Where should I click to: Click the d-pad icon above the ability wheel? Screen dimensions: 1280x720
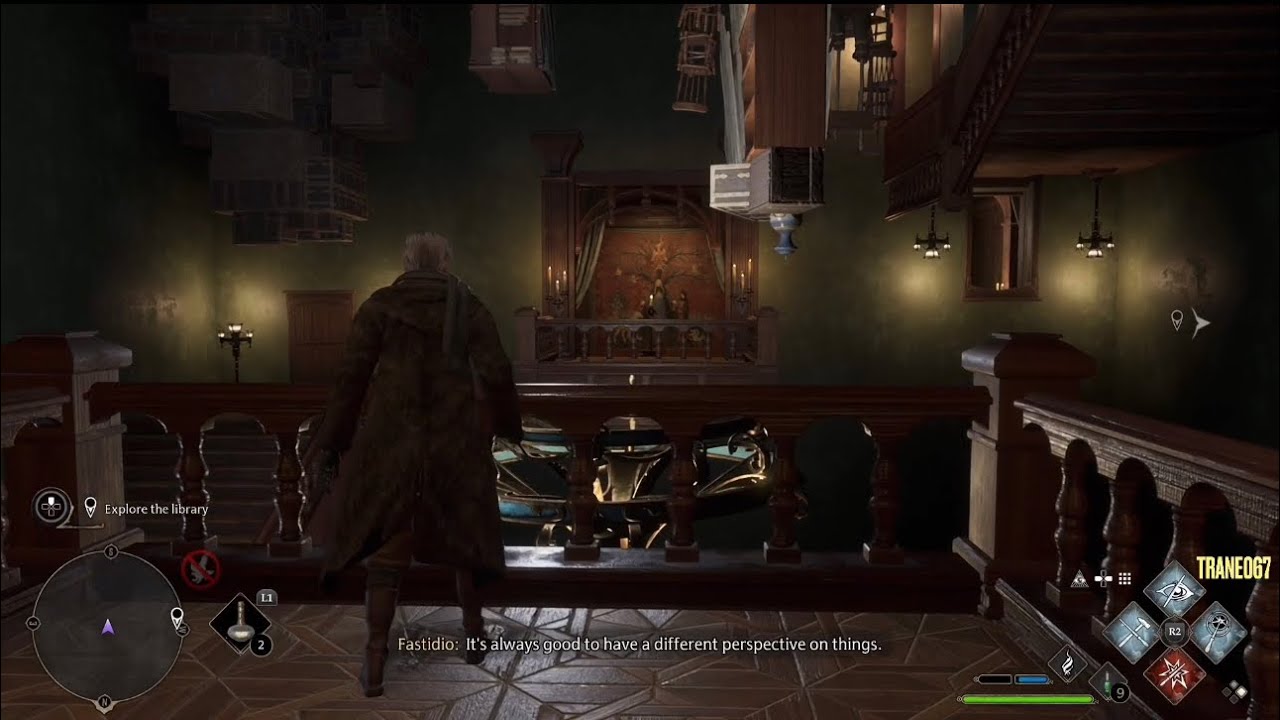point(1103,578)
